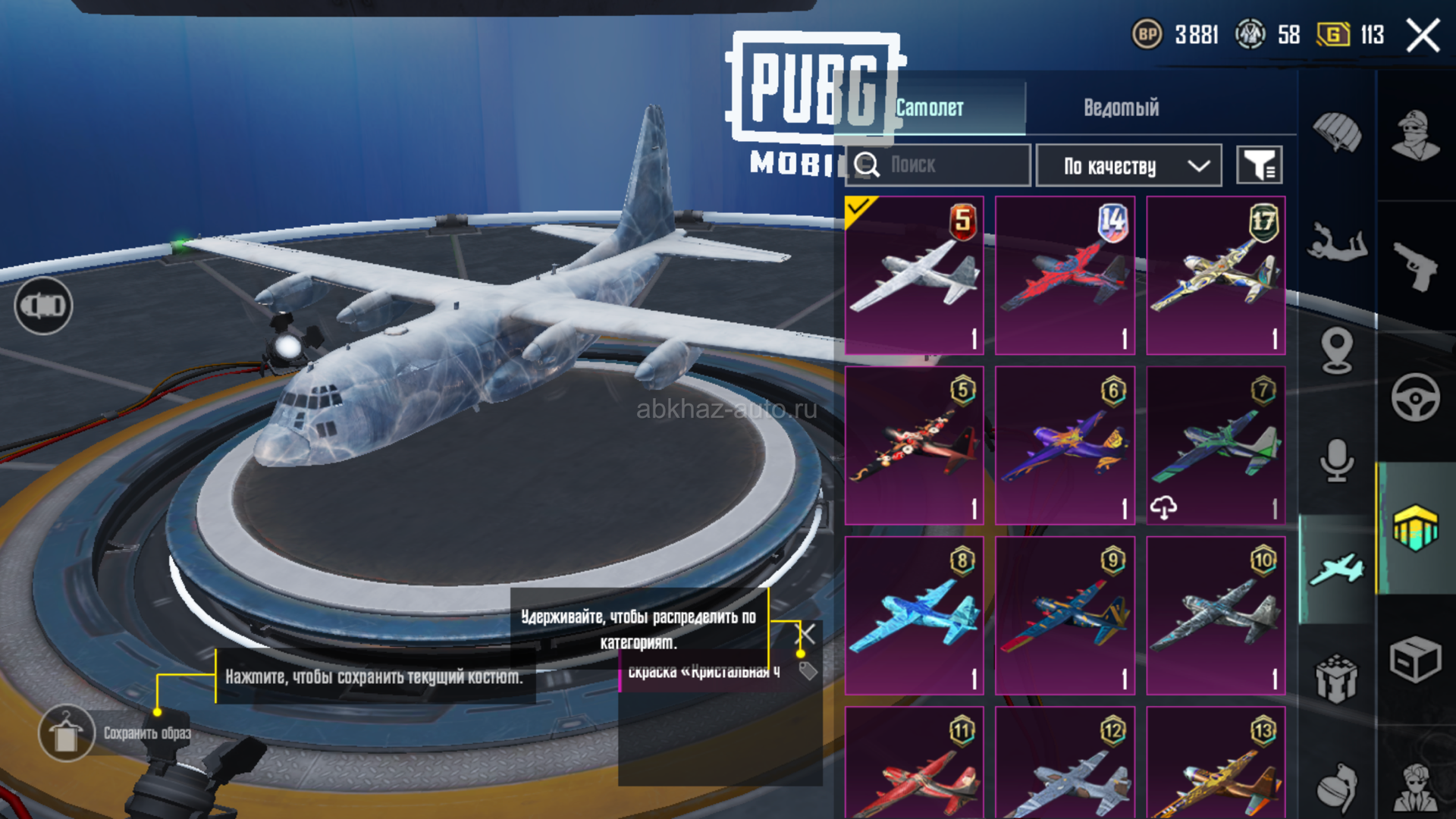Screen dimensions: 1456x819
Task: Open the microphone voice category
Action: (1337, 460)
